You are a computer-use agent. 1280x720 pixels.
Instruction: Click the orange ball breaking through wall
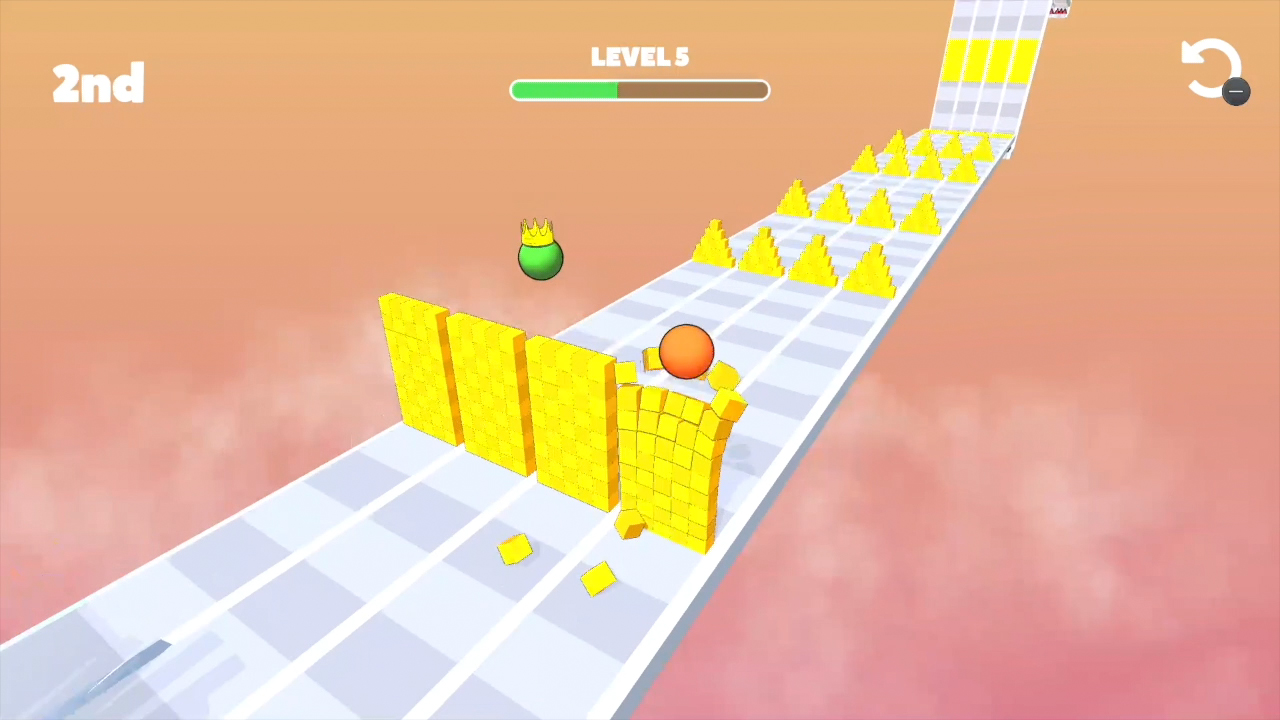(x=686, y=352)
